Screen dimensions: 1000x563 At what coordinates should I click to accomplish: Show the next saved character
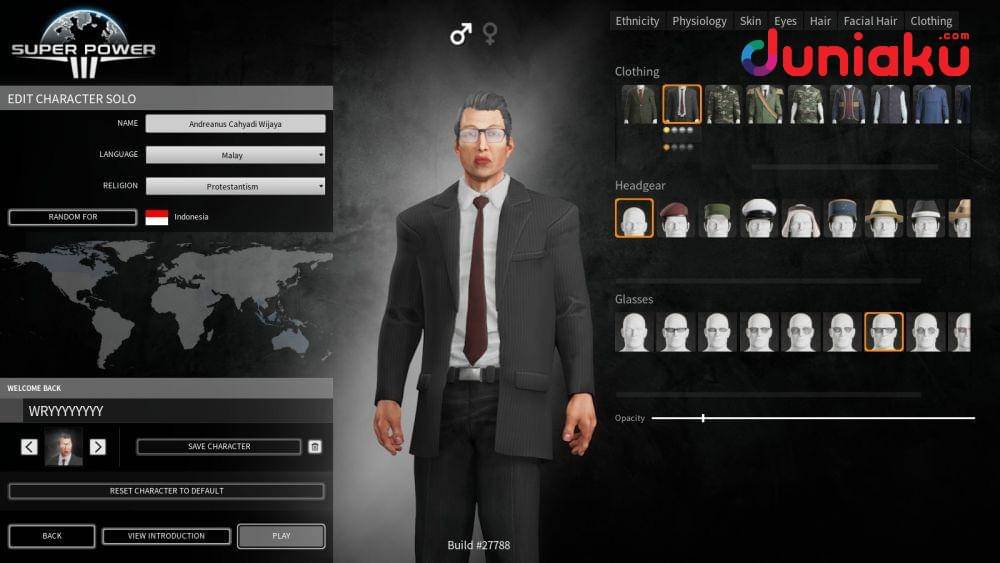tap(98, 447)
